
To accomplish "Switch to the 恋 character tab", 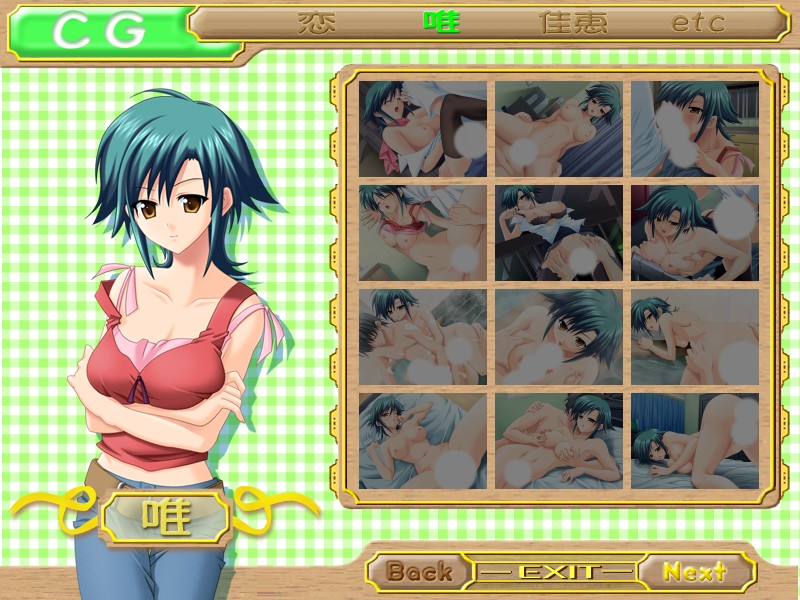I will (x=316, y=23).
